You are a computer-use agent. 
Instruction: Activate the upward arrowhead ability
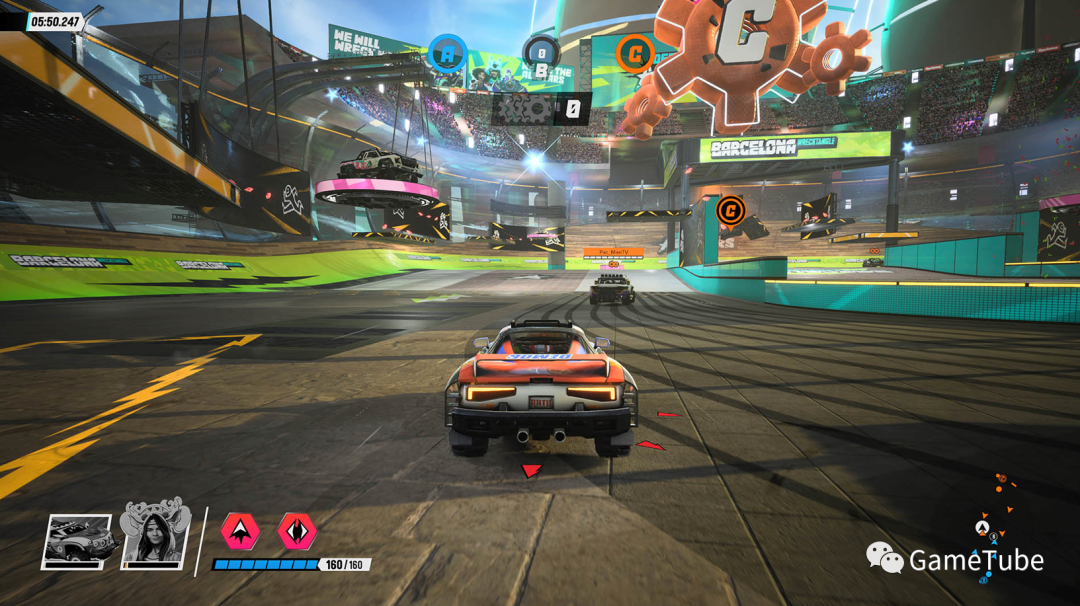point(240,530)
